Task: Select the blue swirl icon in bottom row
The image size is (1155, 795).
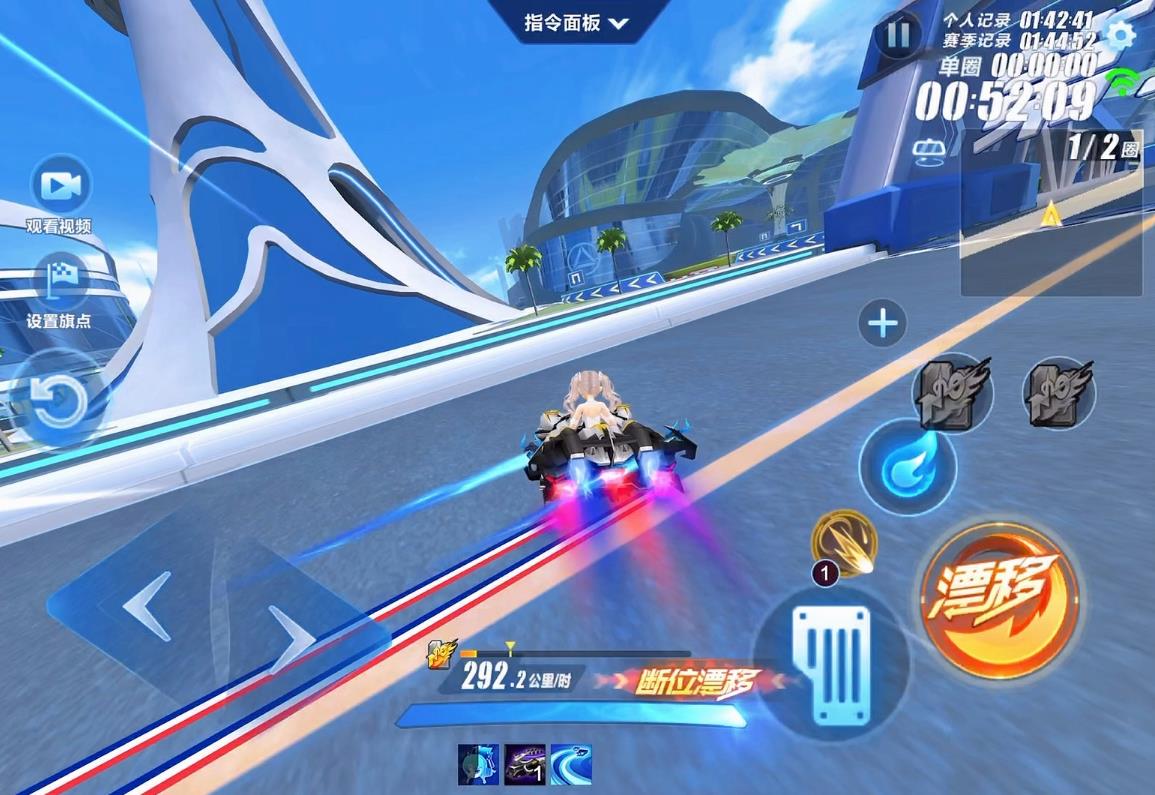Action: [x=570, y=765]
